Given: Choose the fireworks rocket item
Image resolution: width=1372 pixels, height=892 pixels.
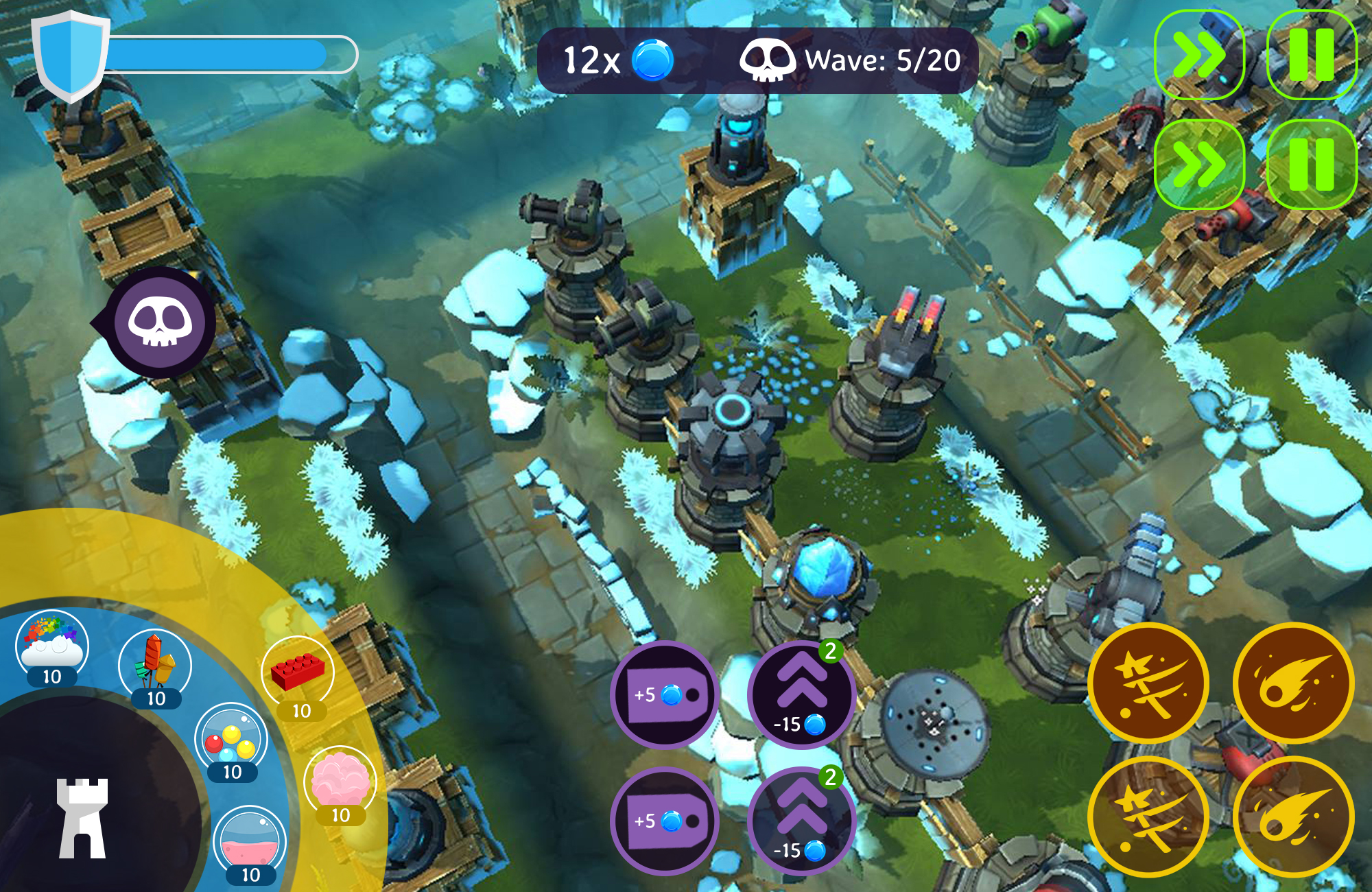Looking at the screenshot, I should [155, 664].
